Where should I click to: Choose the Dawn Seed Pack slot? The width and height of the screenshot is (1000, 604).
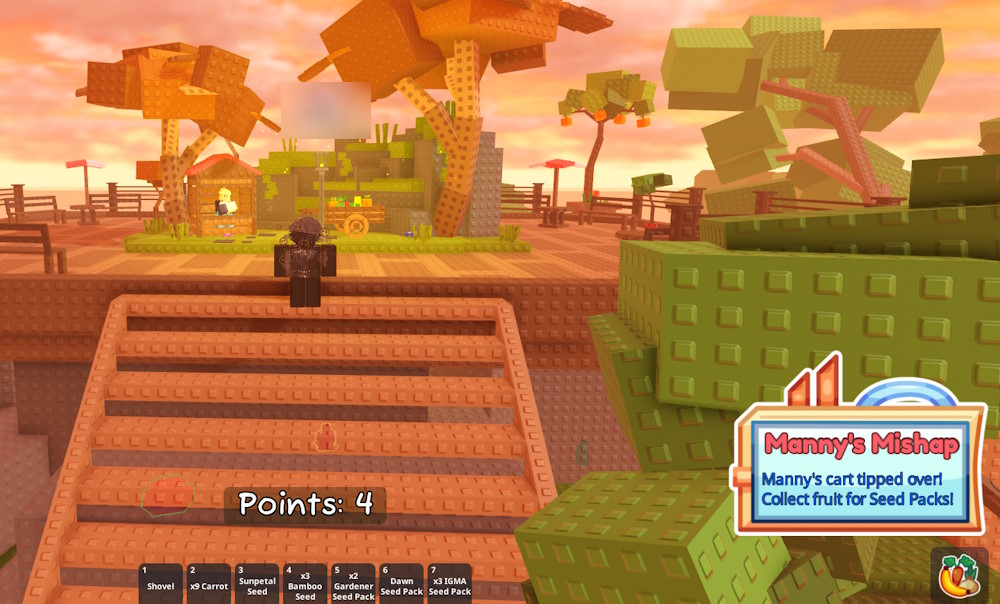[x=401, y=584]
